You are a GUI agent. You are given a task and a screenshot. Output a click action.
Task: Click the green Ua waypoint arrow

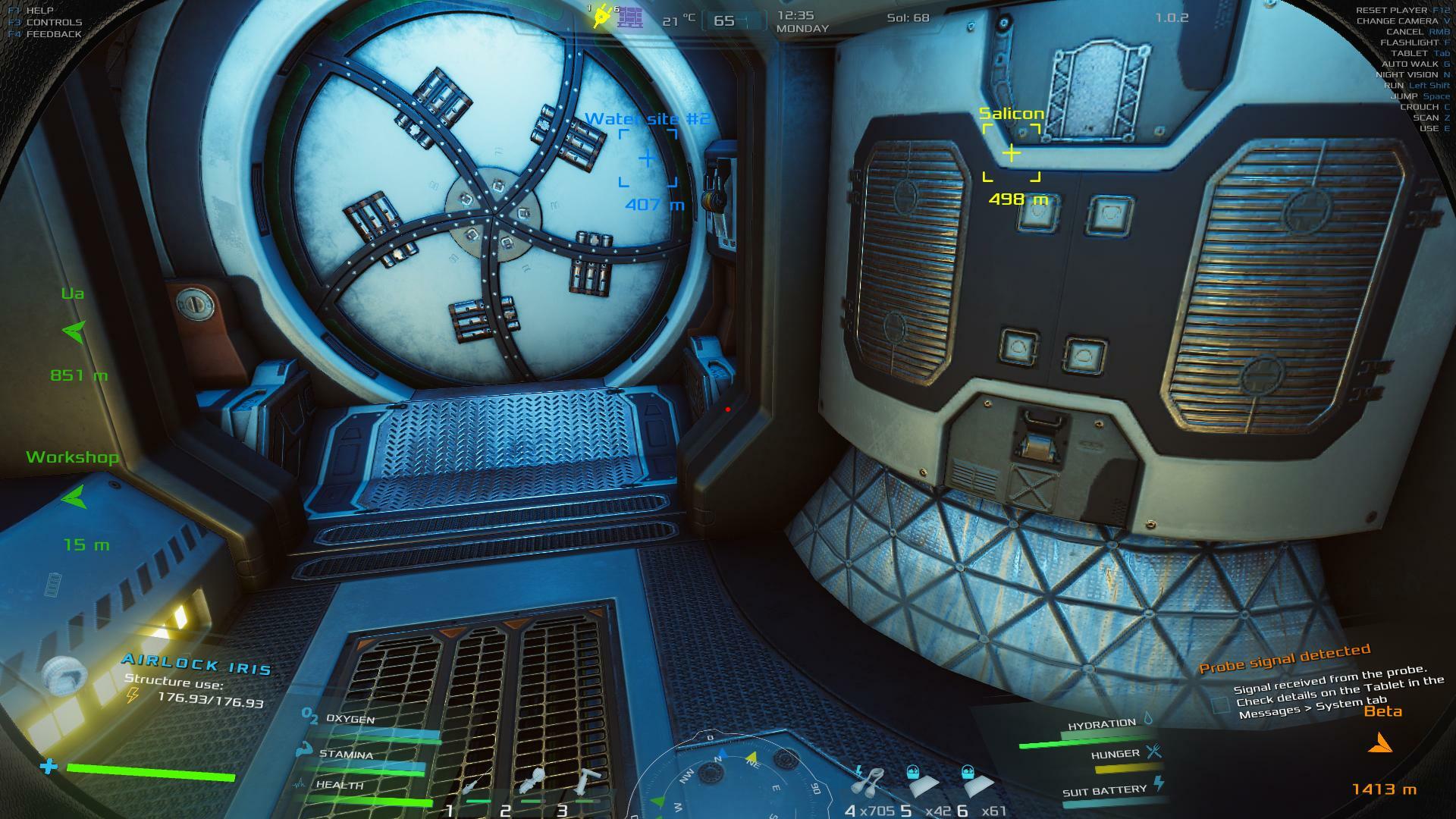click(74, 331)
